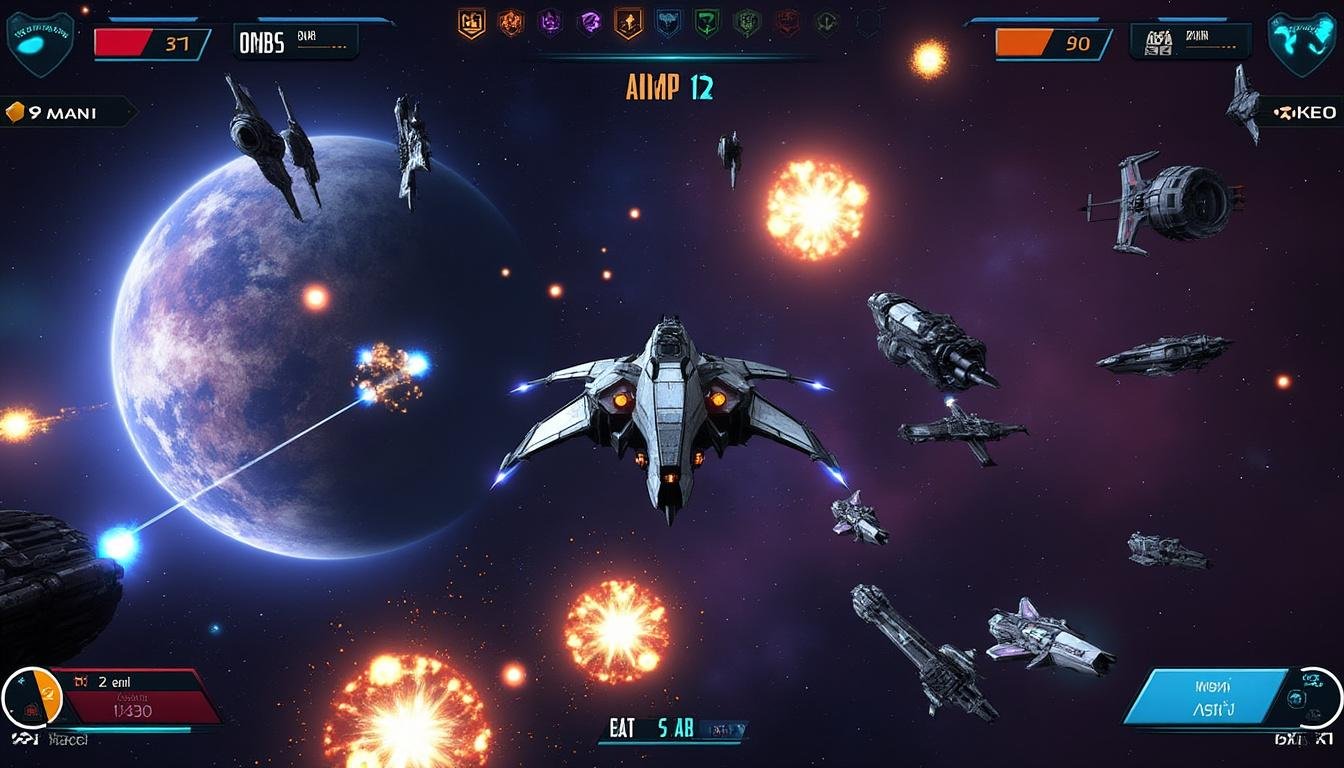Open the dropdown beside EAT 5 AB
The height and width of the screenshot is (768, 1344).
(723, 730)
